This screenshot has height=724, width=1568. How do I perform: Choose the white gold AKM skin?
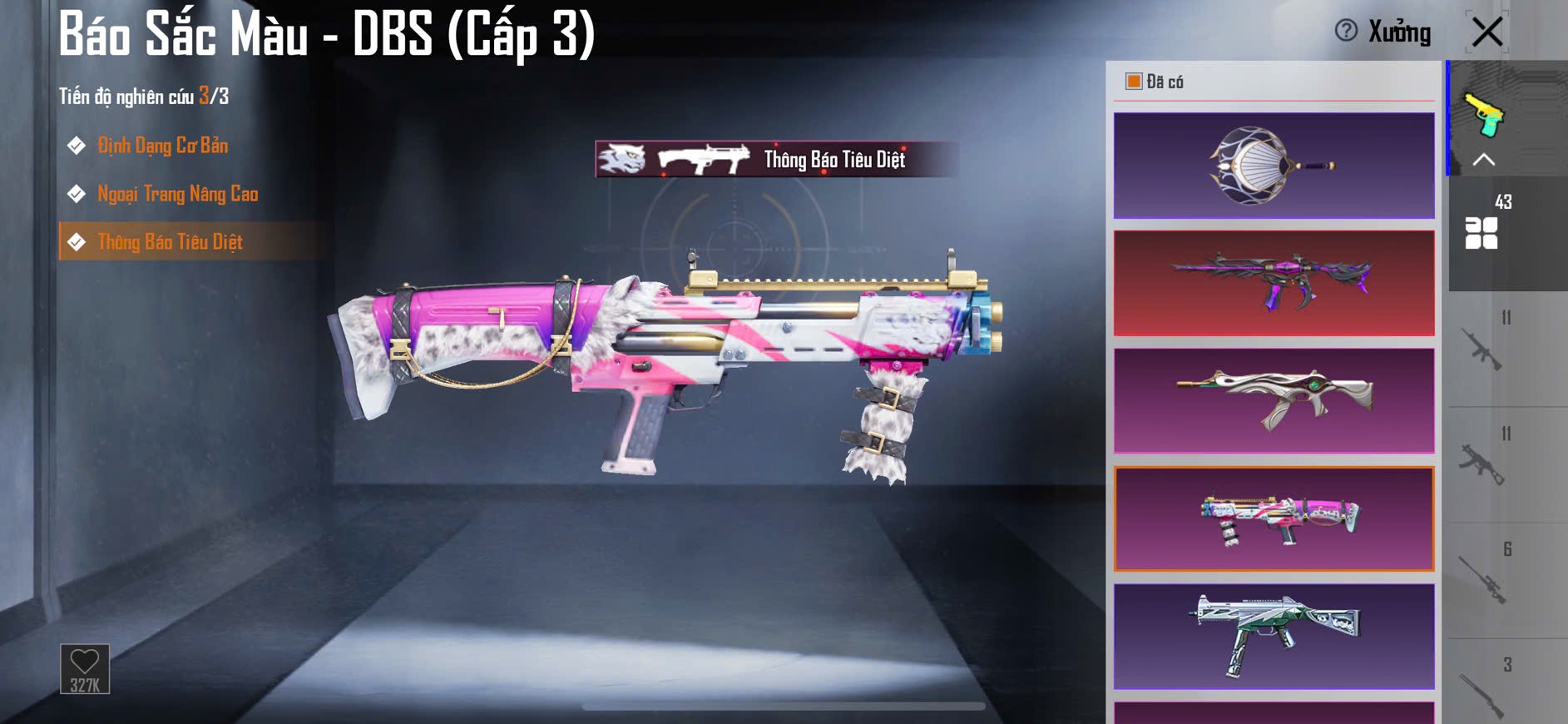pos(1274,400)
